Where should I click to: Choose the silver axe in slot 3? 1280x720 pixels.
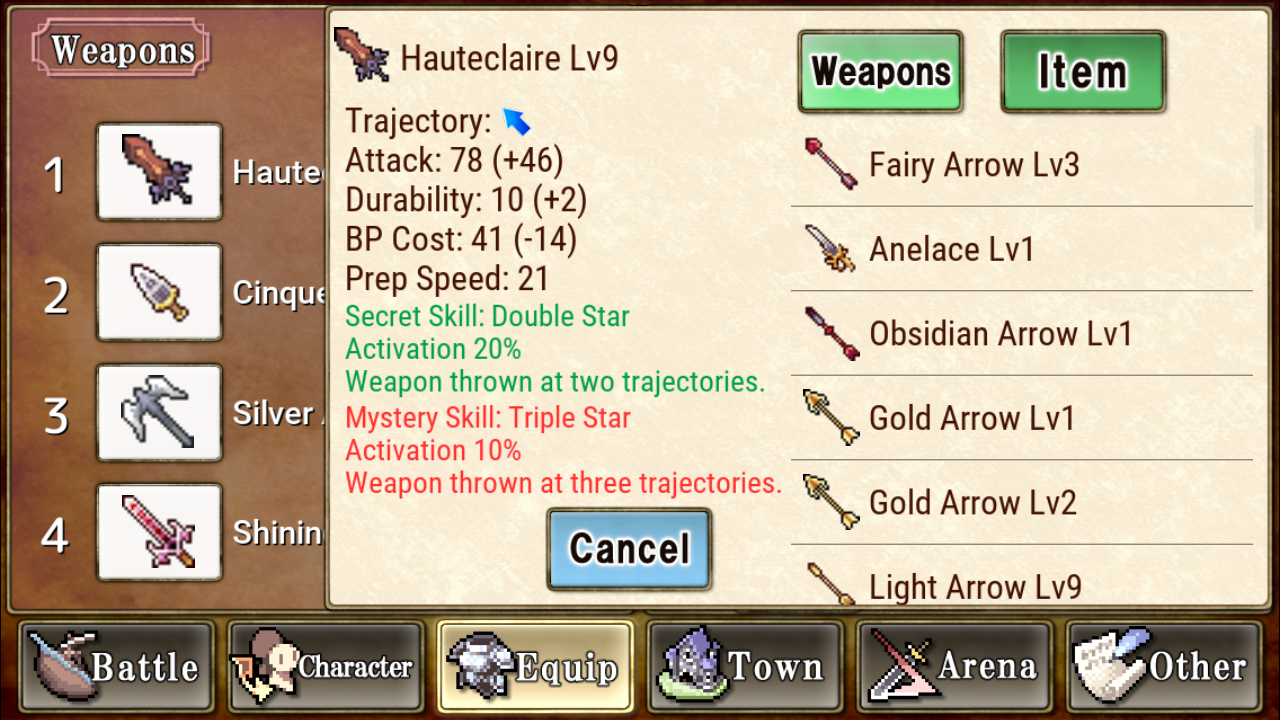[159, 413]
